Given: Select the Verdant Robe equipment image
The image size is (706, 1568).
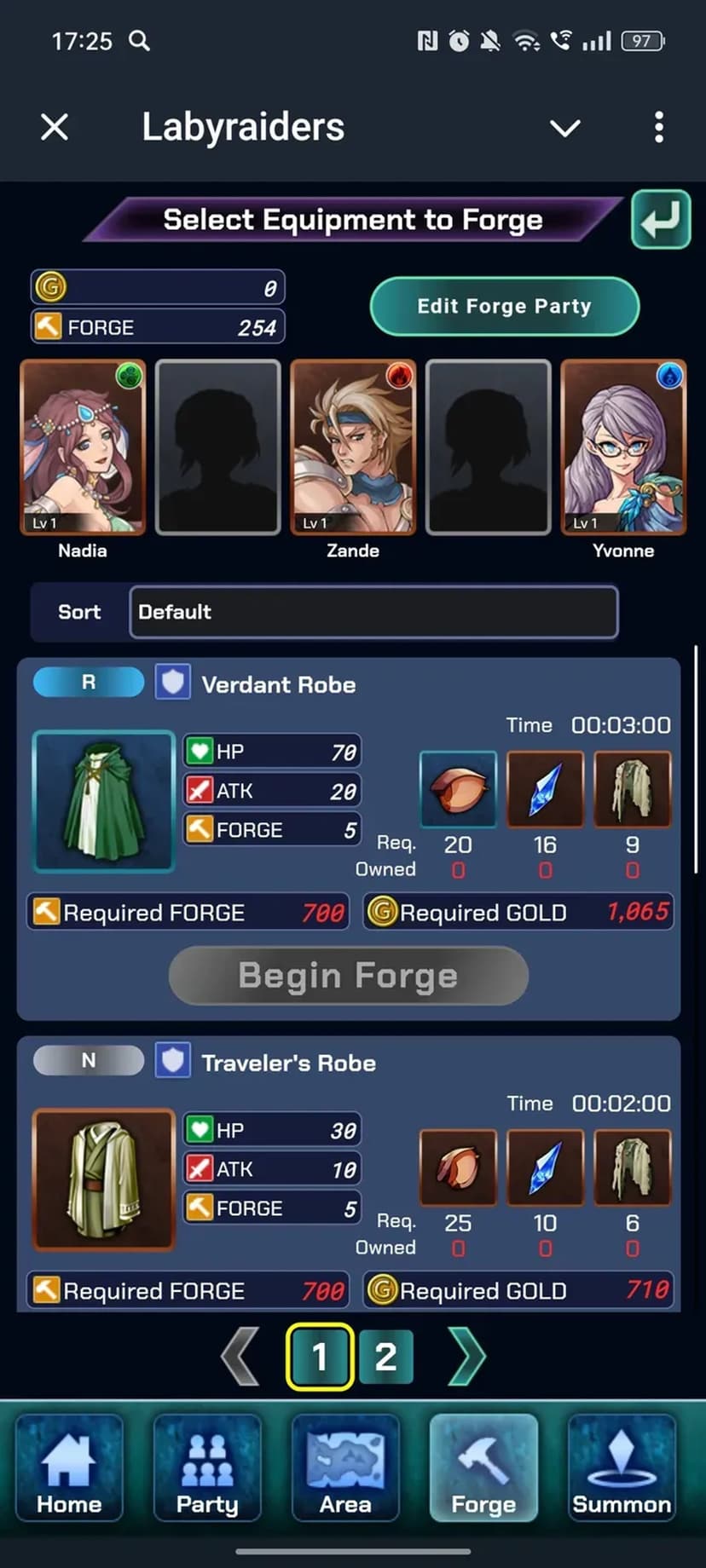Looking at the screenshot, I should (x=103, y=801).
